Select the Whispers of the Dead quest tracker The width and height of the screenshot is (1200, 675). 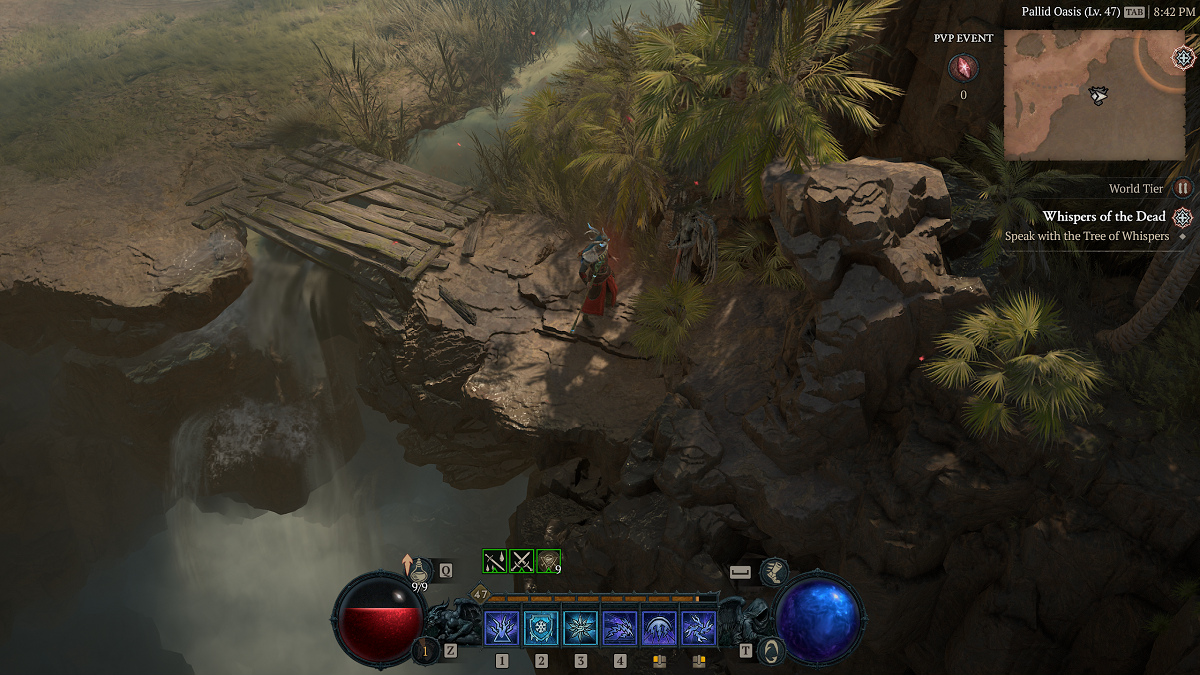click(1104, 217)
